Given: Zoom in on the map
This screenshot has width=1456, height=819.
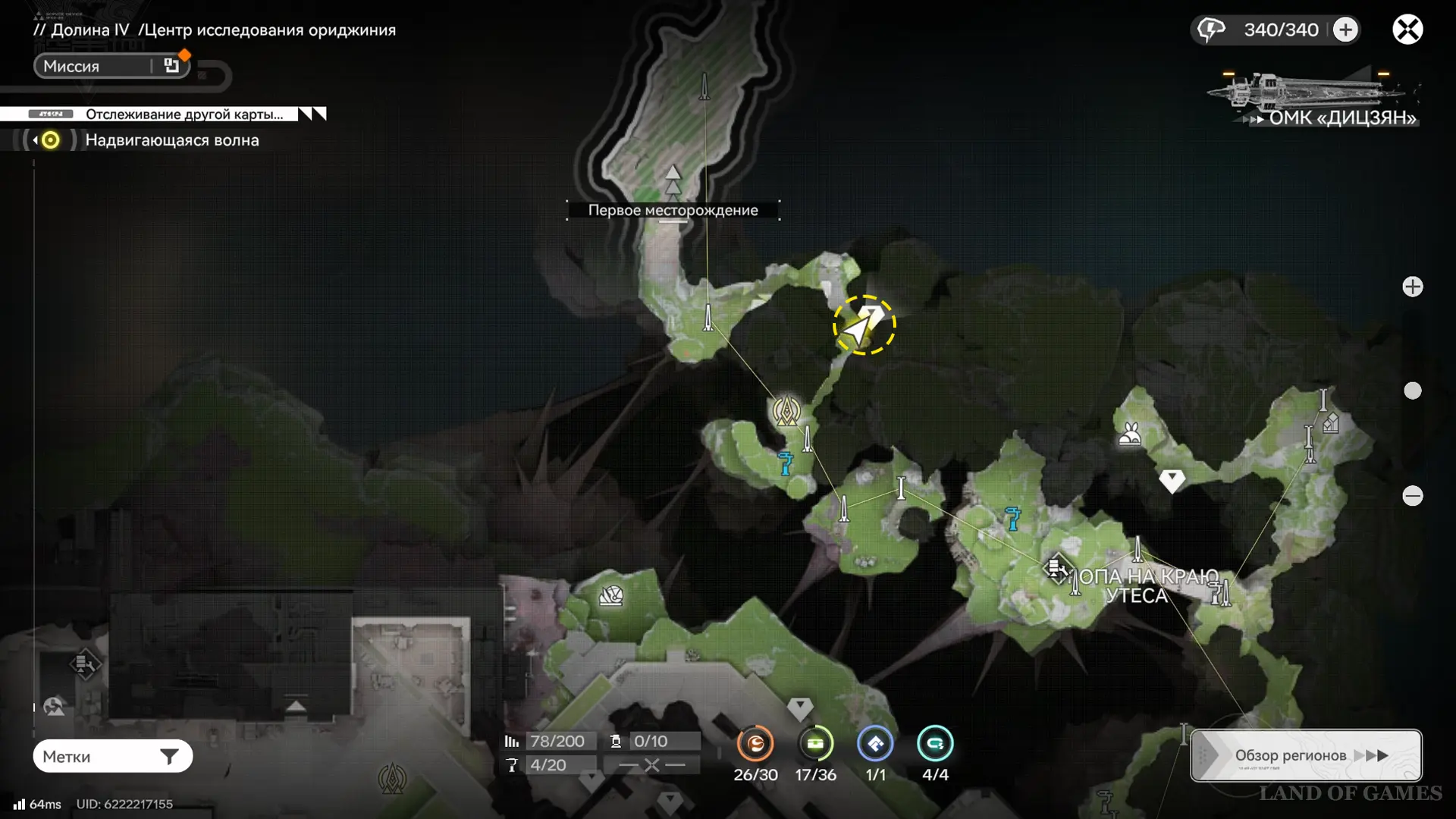Looking at the screenshot, I should click(x=1412, y=287).
